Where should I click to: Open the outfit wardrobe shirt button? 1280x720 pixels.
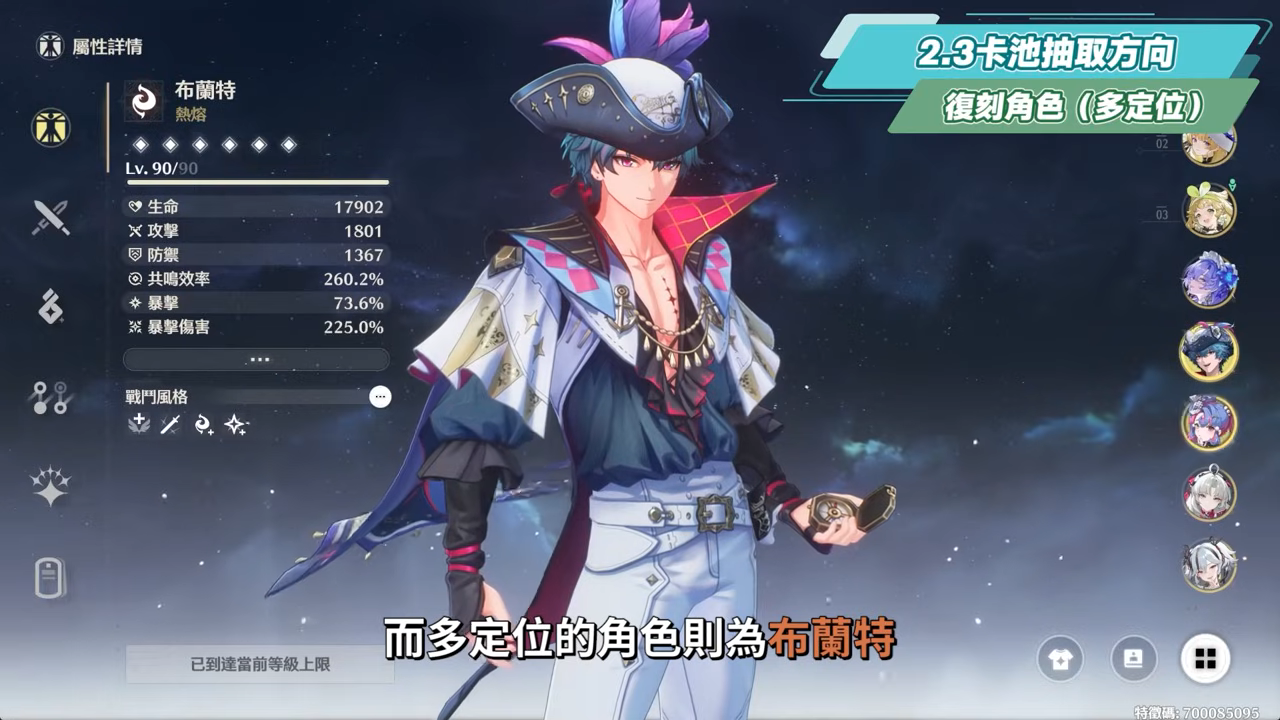point(1060,658)
